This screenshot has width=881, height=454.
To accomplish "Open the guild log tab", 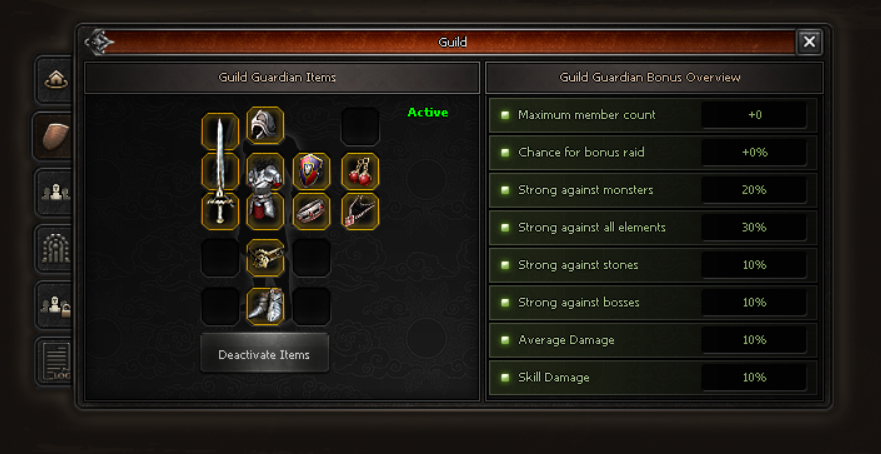I will tap(55, 362).
